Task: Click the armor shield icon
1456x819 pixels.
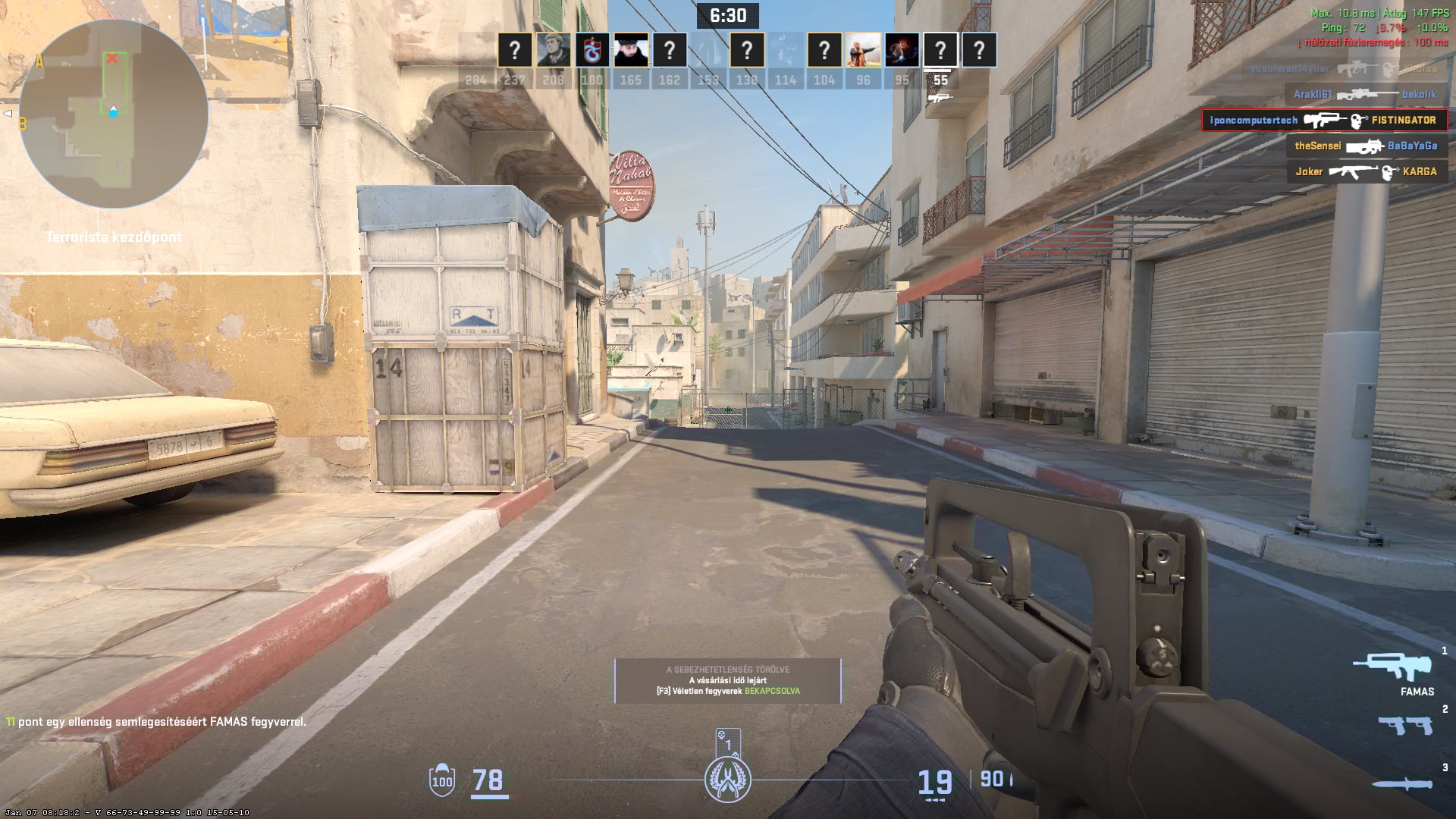Action: (442, 780)
